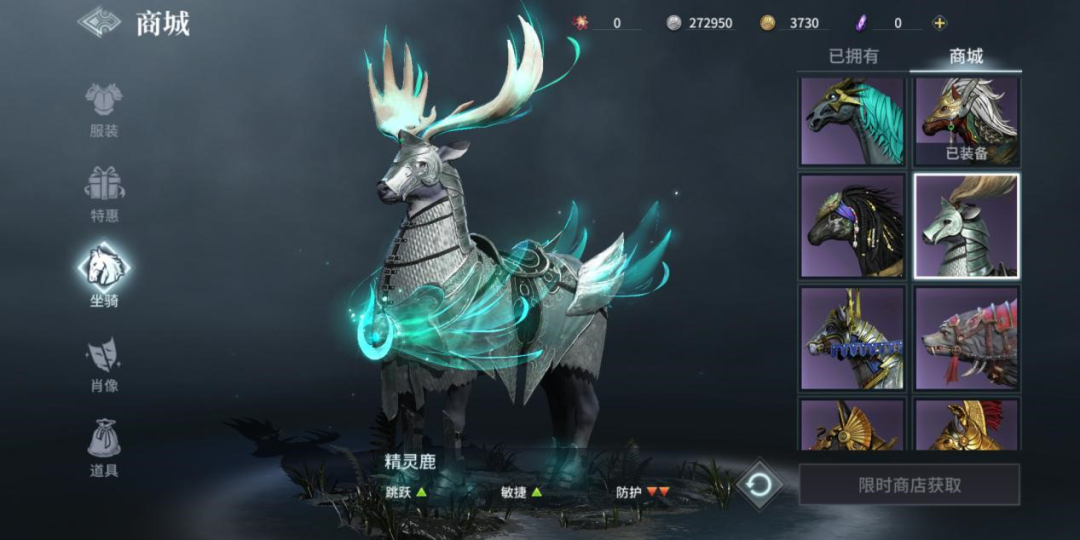This screenshot has height=540, width=1080.
Task: Choose the gold and blue armored horse
Action: pyautogui.click(x=852, y=337)
